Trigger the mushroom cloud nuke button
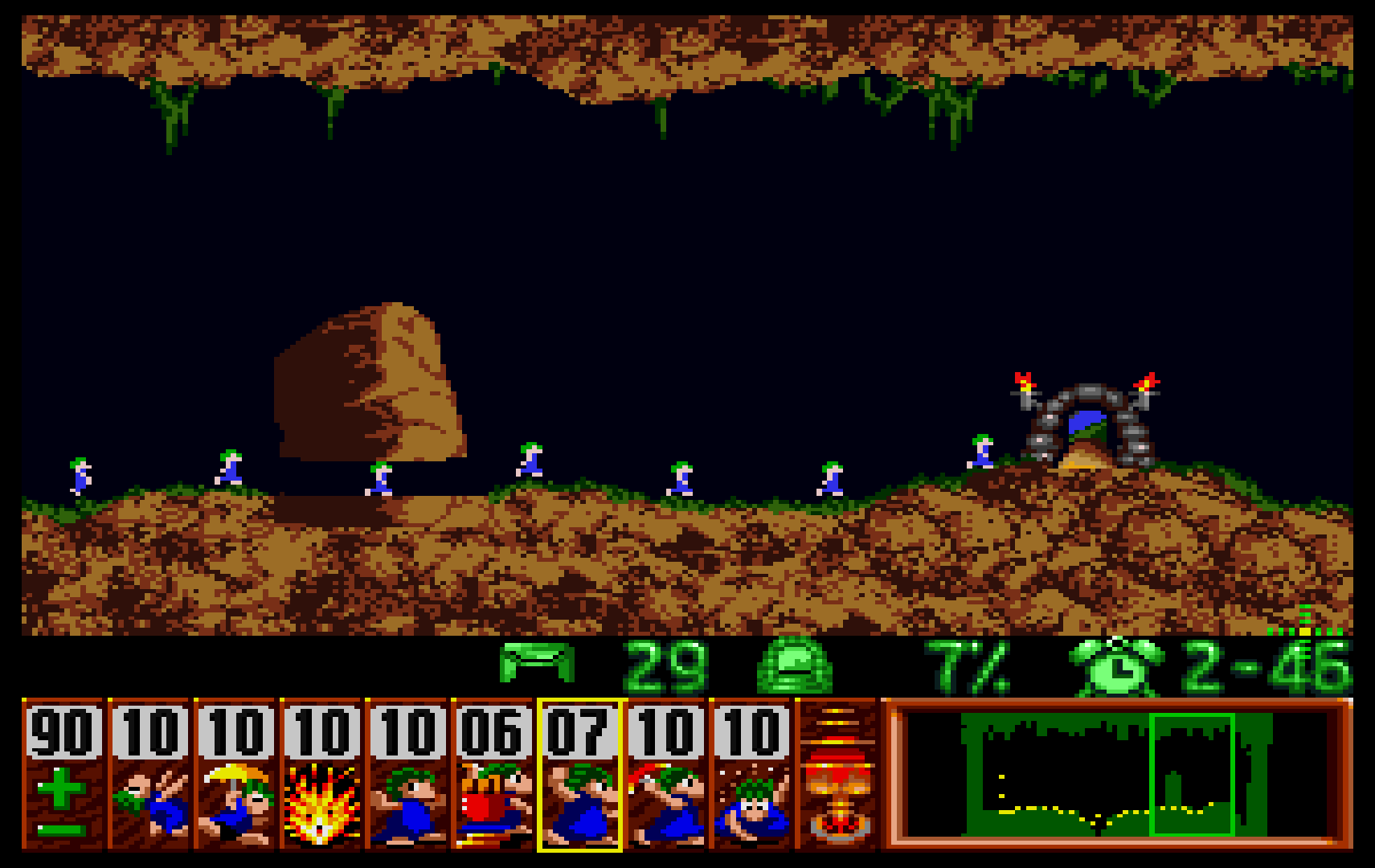The width and height of the screenshot is (1375, 868). click(x=837, y=776)
